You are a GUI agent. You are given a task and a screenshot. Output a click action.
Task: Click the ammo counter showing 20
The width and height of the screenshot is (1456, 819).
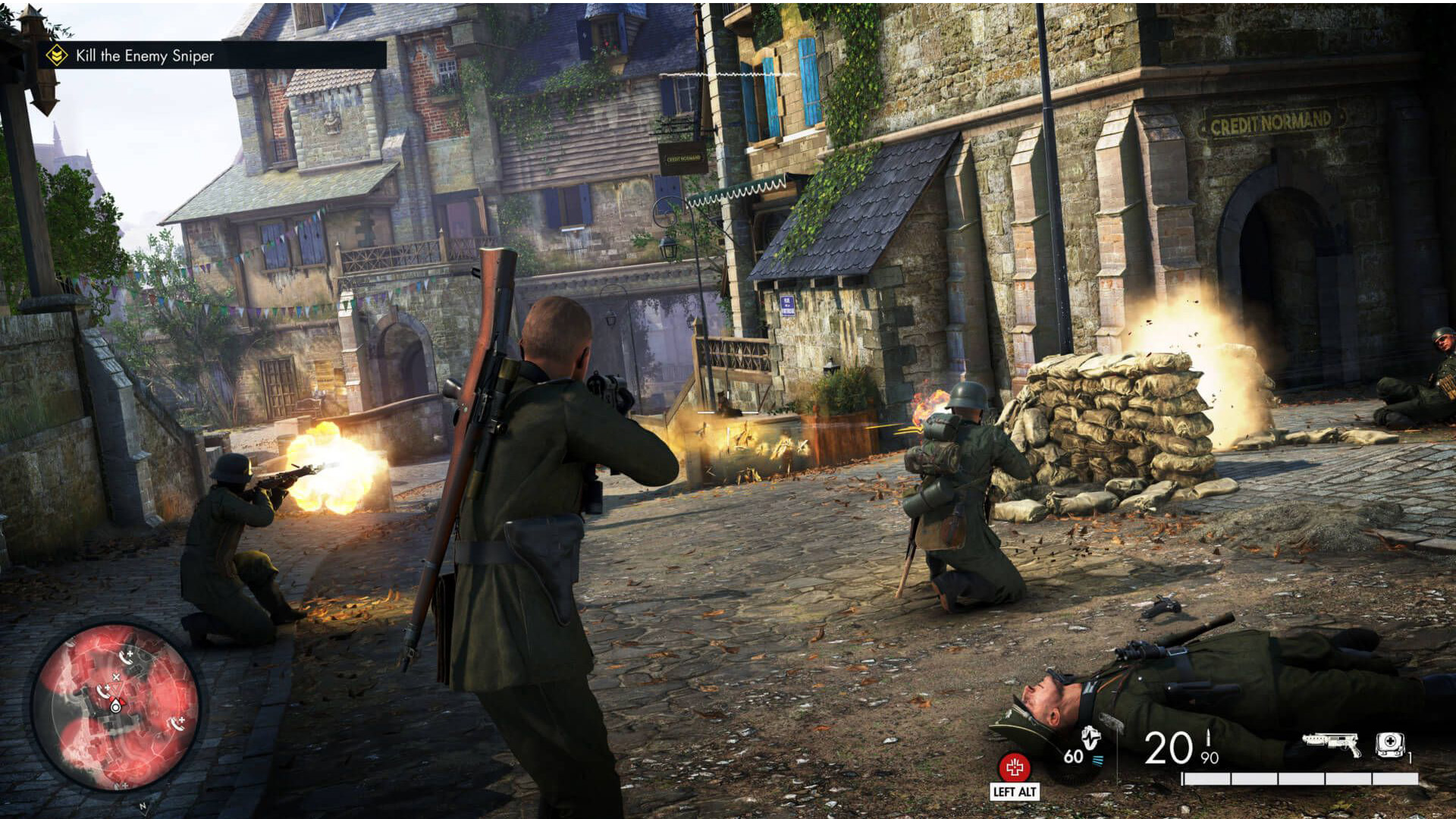(x=1168, y=748)
